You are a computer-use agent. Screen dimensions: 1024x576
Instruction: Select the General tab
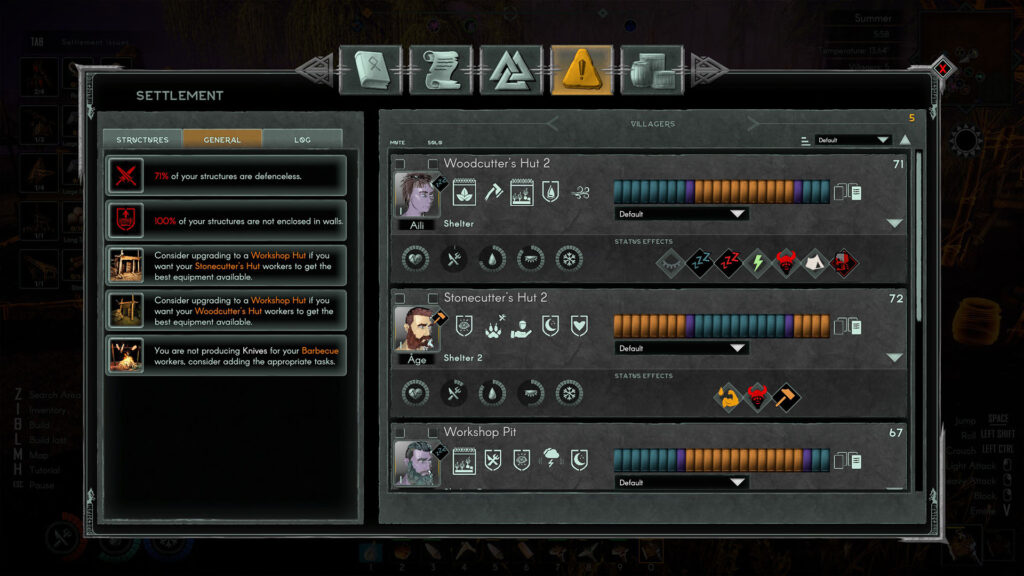[x=222, y=140]
